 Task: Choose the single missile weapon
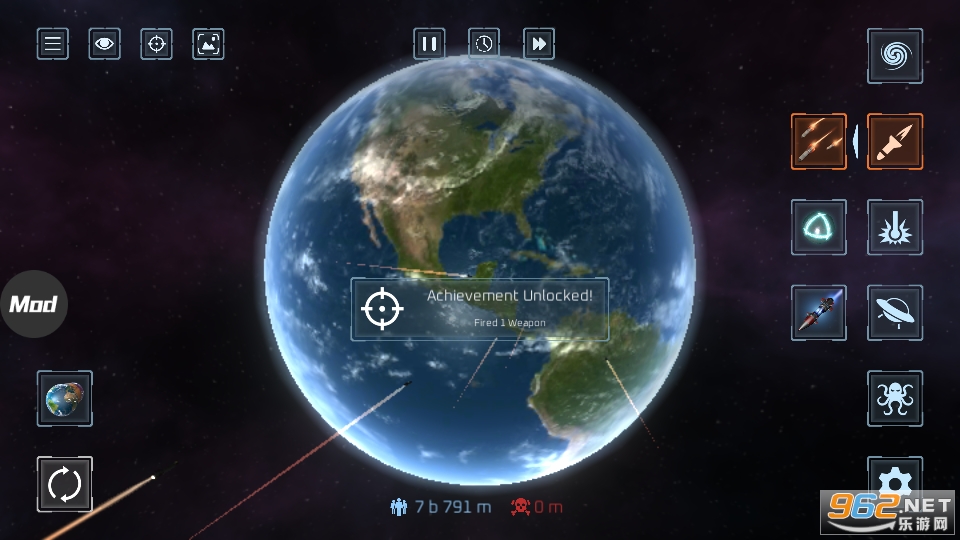[894, 141]
